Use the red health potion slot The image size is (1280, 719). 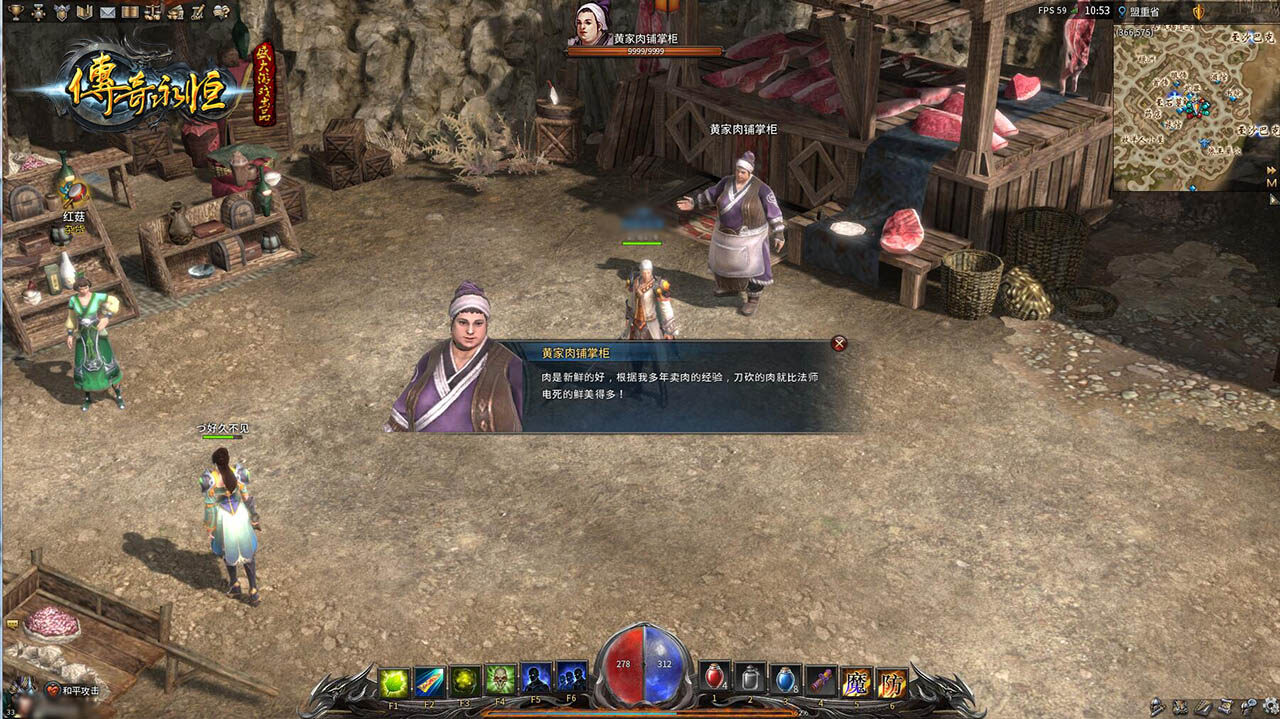tap(714, 680)
